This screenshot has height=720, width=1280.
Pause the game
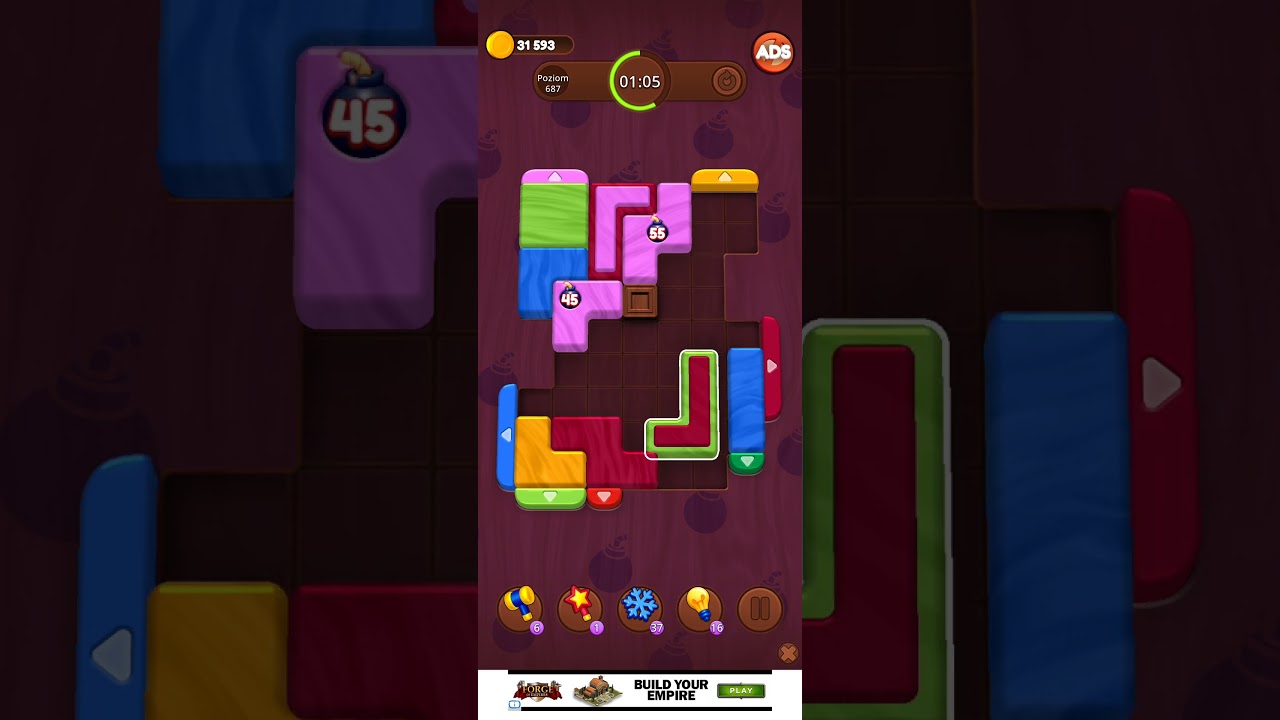click(759, 608)
